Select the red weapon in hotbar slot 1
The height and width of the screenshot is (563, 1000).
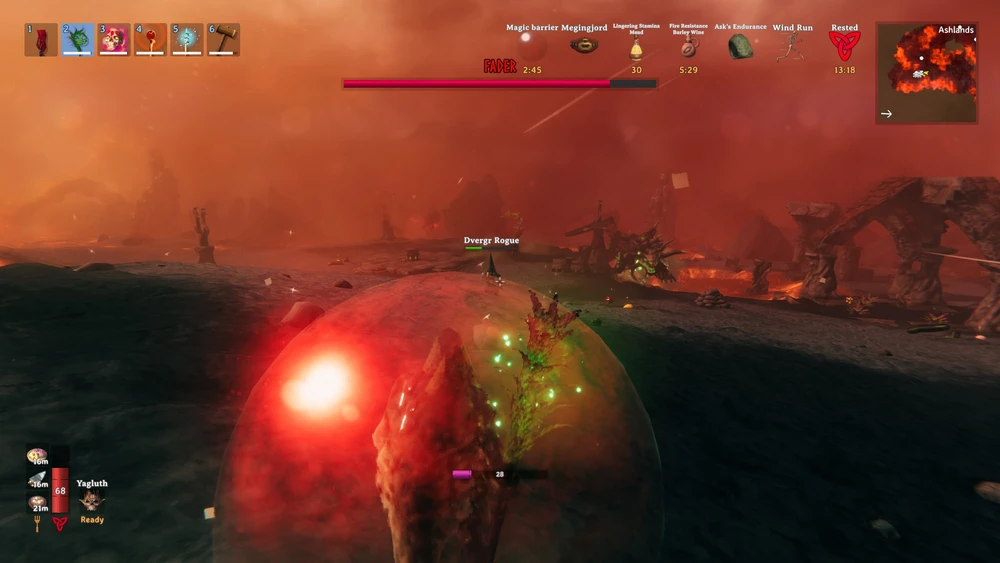click(41, 40)
